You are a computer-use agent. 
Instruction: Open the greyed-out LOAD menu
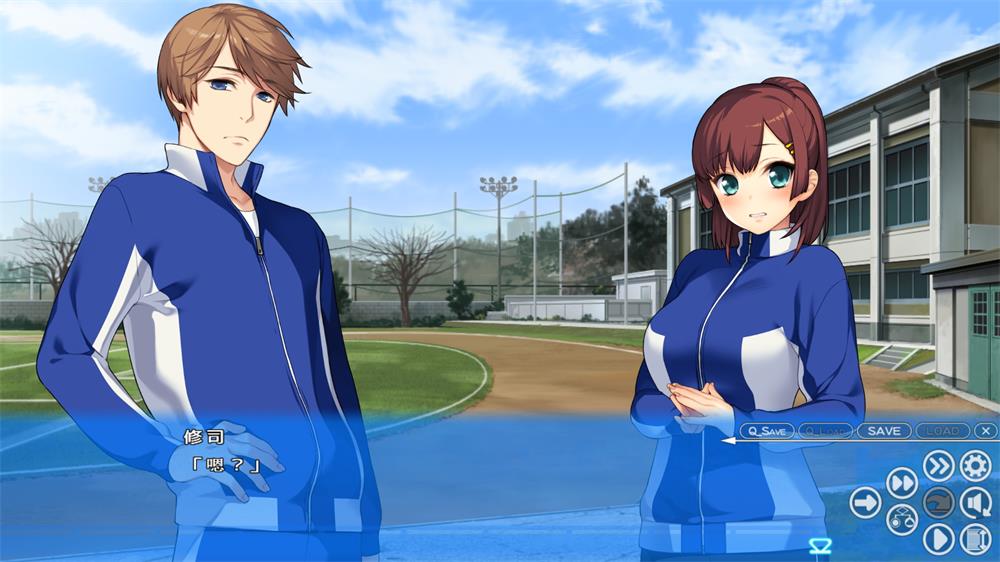(x=942, y=431)
